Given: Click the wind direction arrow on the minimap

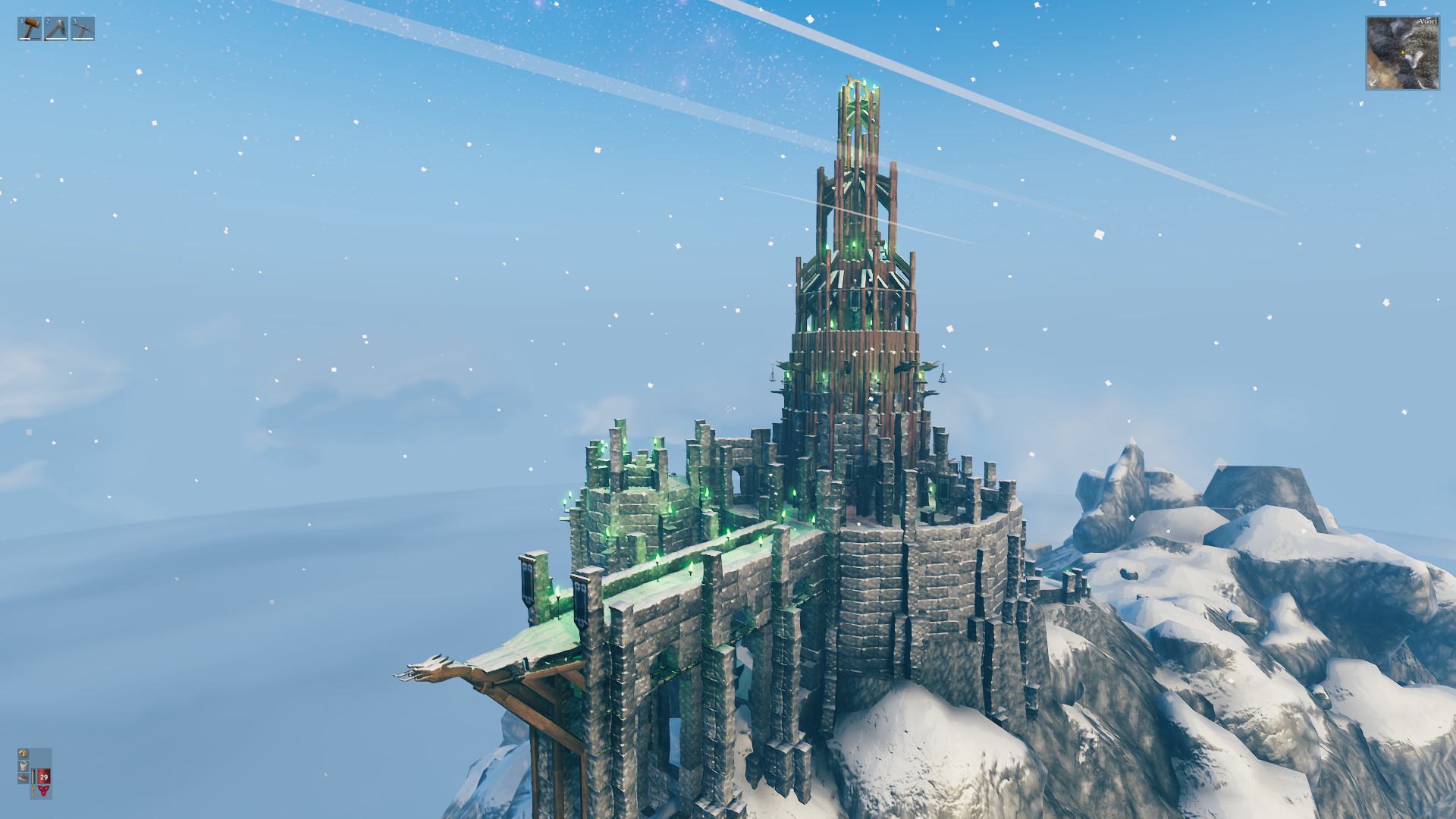Looking at the screenshot, I should tap(1373, 83).
